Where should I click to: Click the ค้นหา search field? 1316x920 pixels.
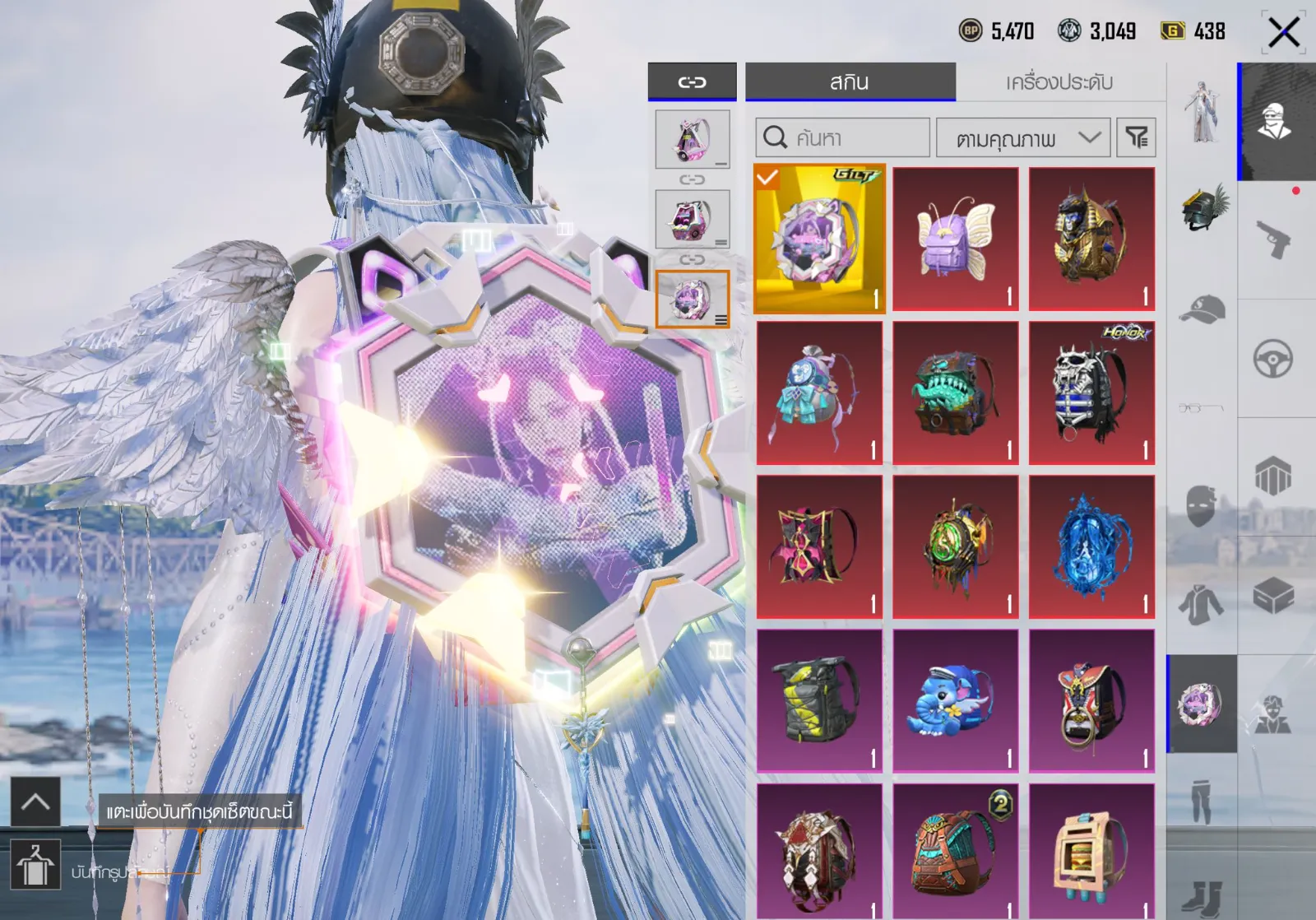[843, 137]
